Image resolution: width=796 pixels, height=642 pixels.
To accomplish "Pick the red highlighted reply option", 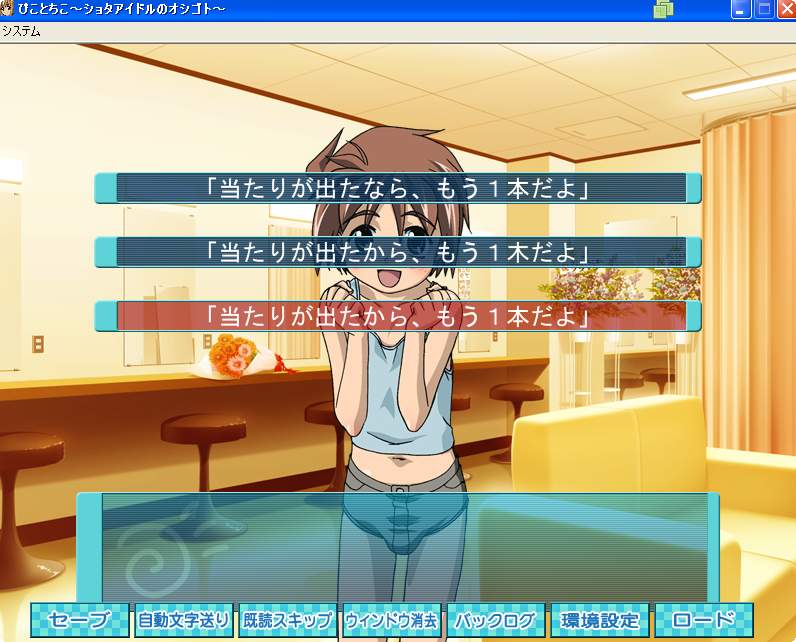I will (397, 316).
